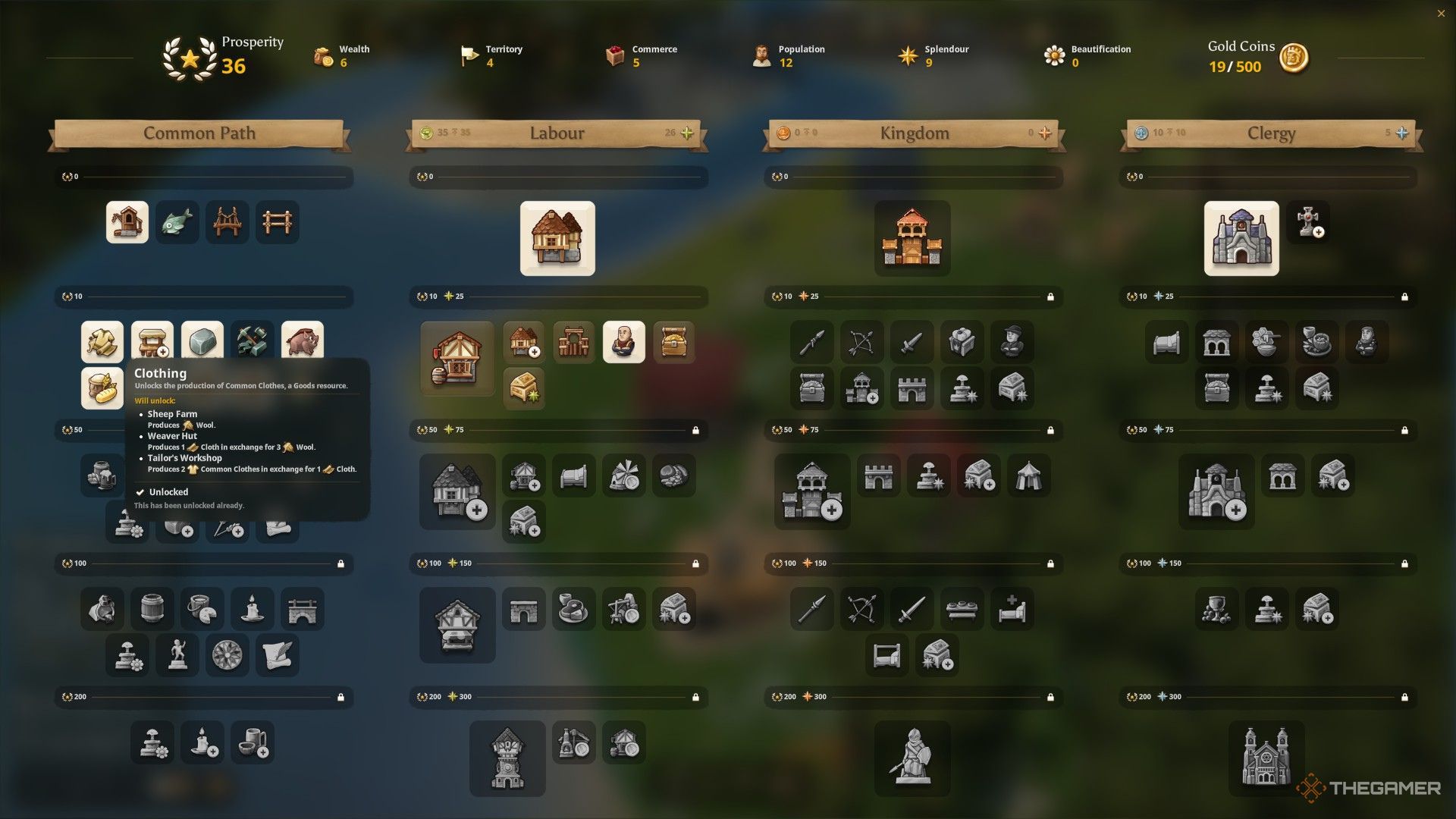
Task: Select the clock tower unlock in Labour tier 200
Action: click(x=507, y=758)
